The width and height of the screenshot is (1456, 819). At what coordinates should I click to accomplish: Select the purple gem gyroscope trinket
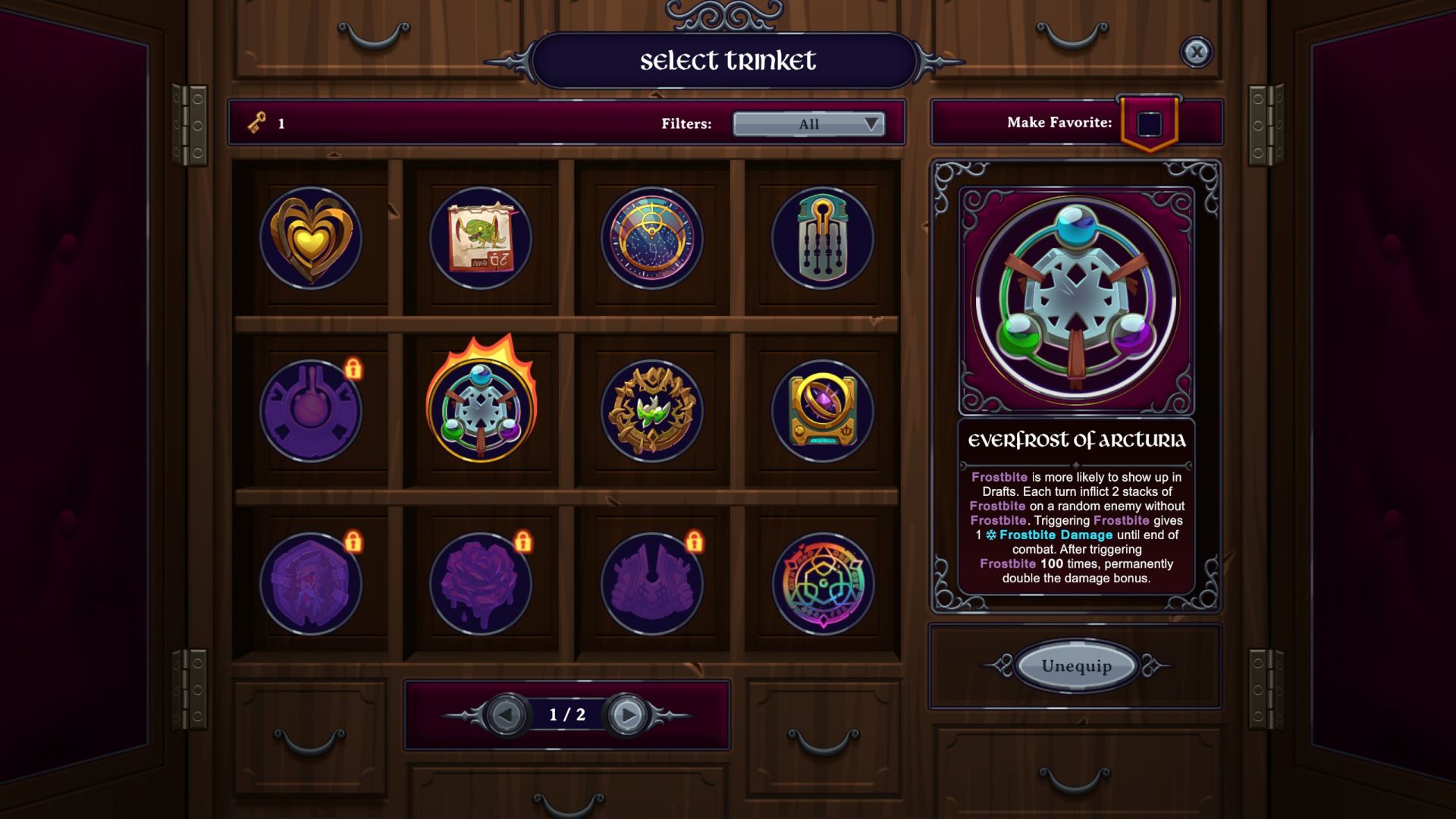(x=823, y=411)
